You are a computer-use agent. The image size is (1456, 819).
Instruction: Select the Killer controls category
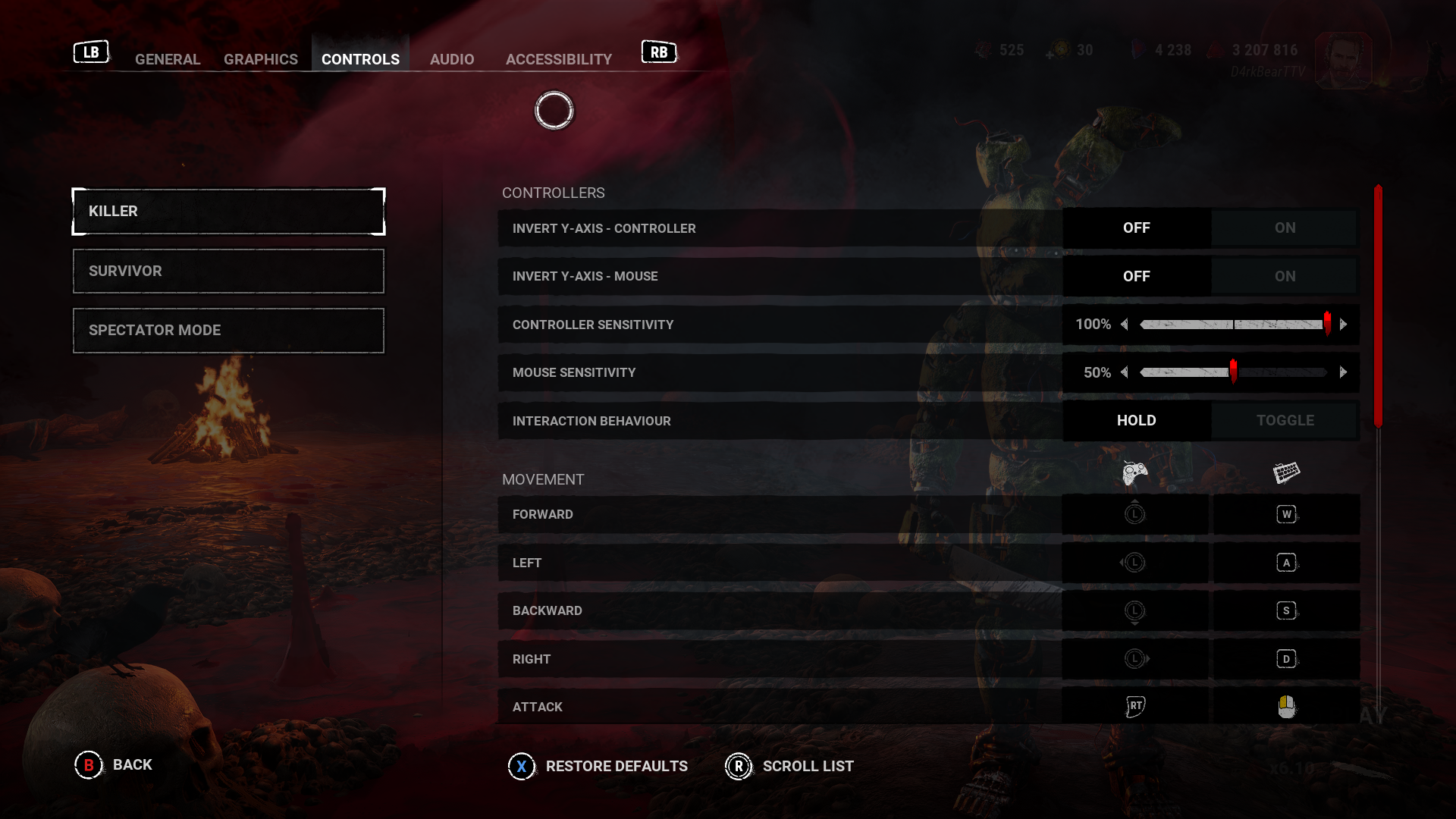pos(228,212)
